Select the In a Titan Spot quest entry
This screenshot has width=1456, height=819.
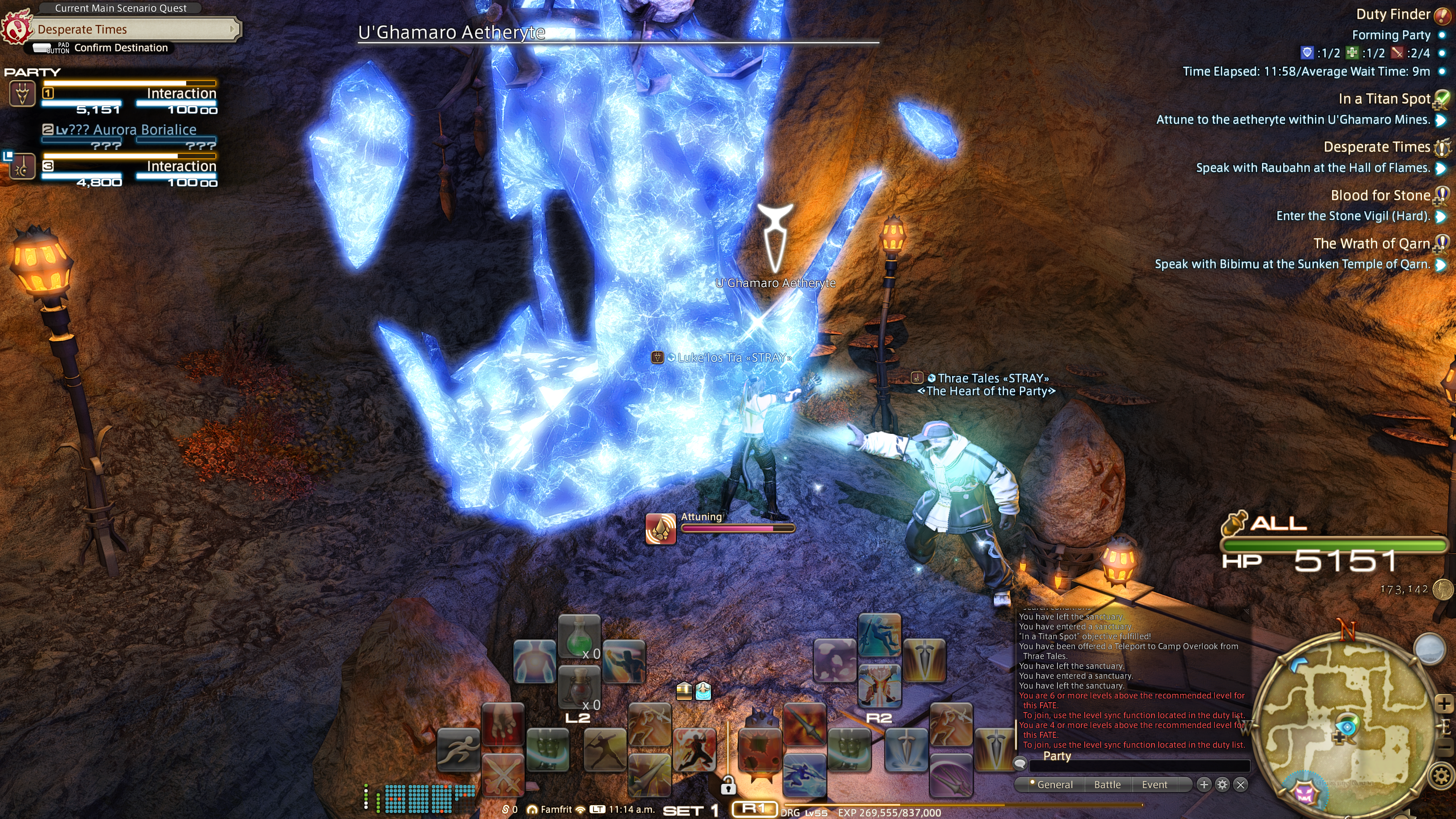click(1384, 99)
